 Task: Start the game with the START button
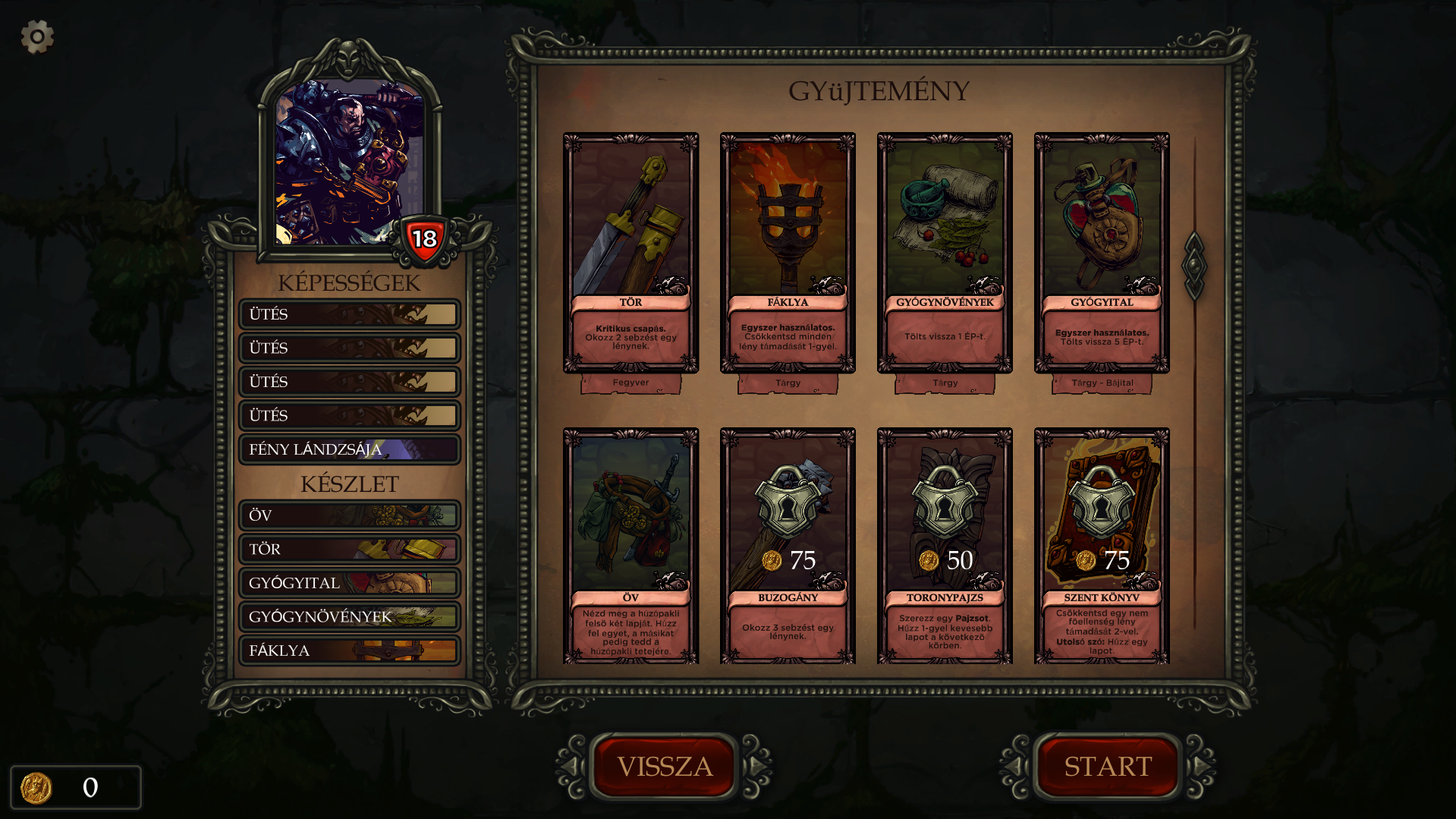click(1108, 766)
